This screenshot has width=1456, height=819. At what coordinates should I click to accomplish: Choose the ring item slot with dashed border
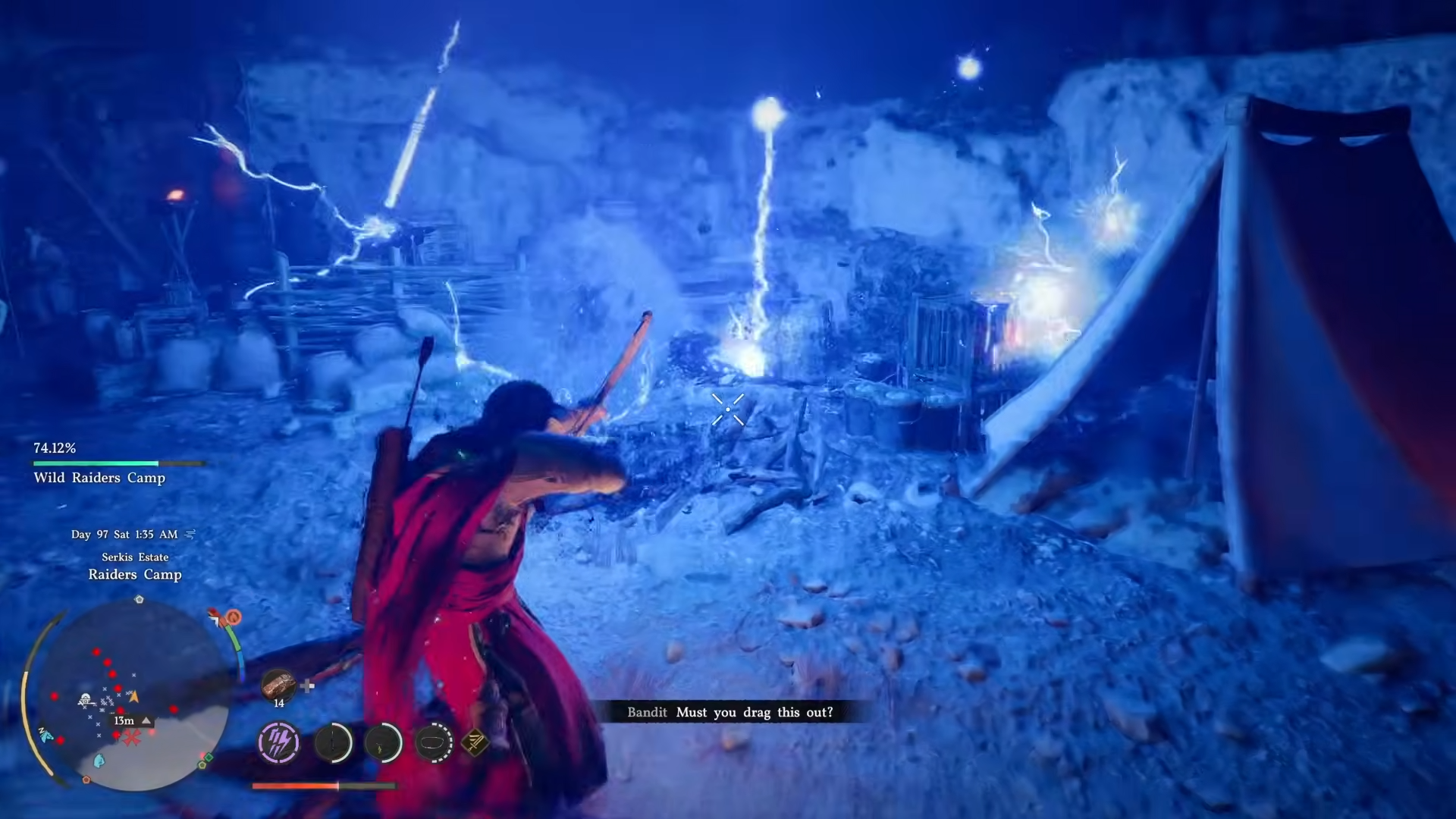click(434, 742)
